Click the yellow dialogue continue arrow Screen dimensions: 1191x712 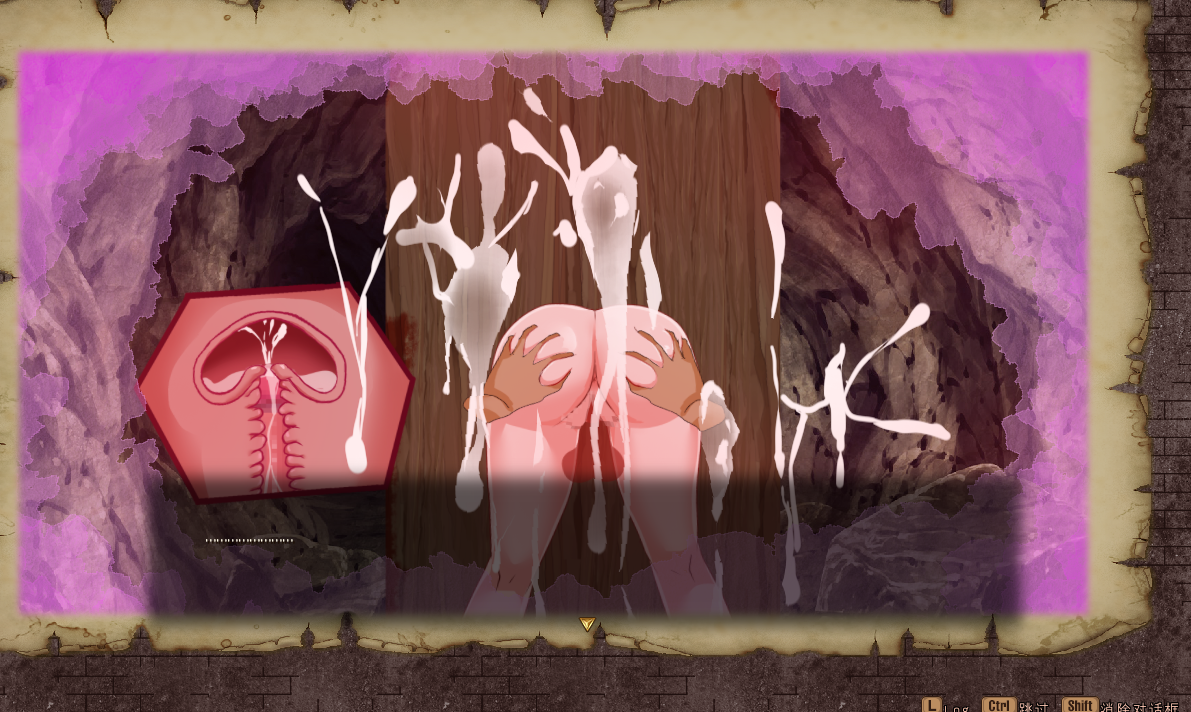tap(587, 624)
